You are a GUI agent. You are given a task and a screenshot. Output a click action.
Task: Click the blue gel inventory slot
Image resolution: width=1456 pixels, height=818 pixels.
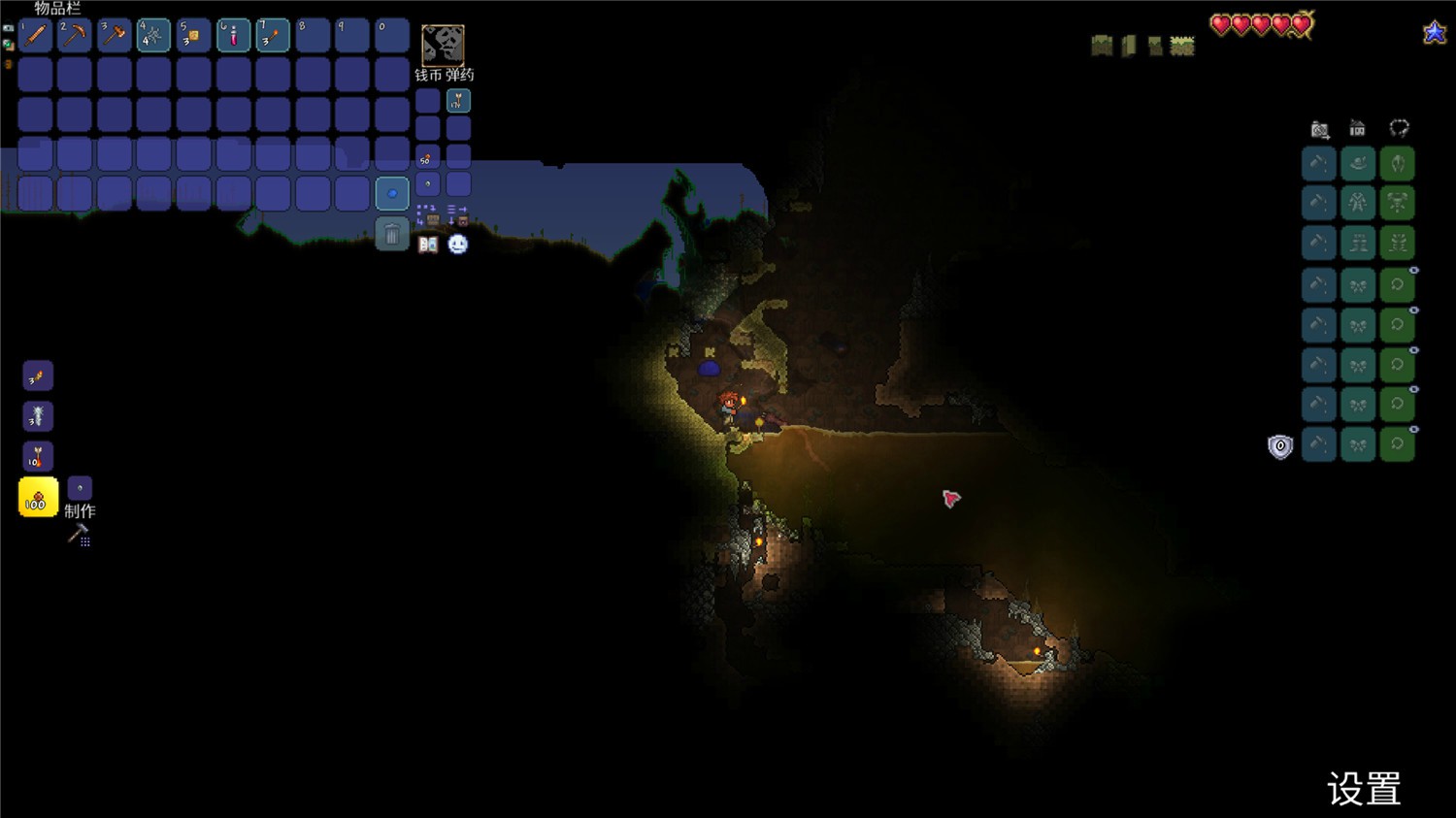pos(392,193)
